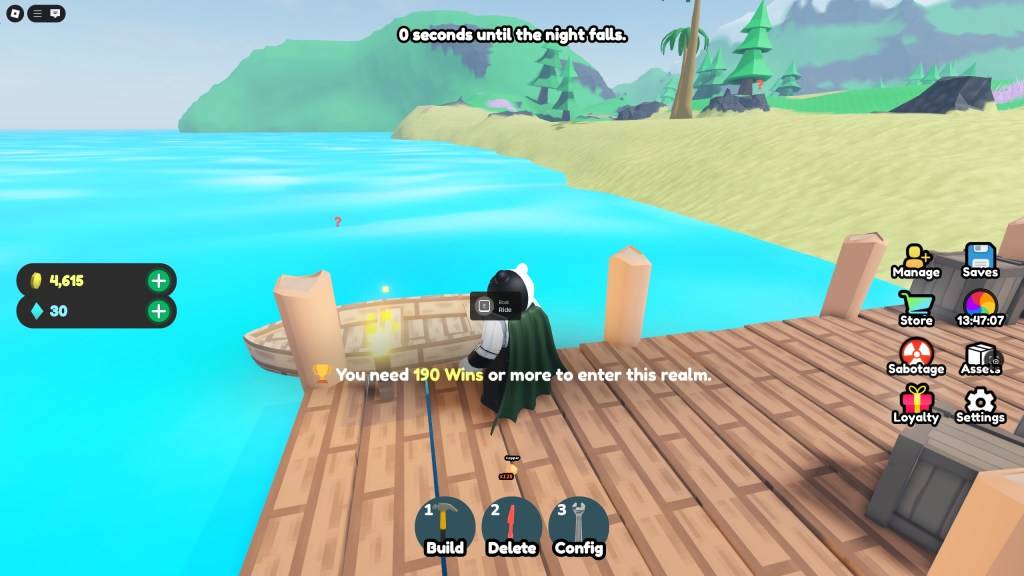This screenshot has height=576, width=1024.
Task: Open the Settings gear menu
Action: (x=980, y=405)
